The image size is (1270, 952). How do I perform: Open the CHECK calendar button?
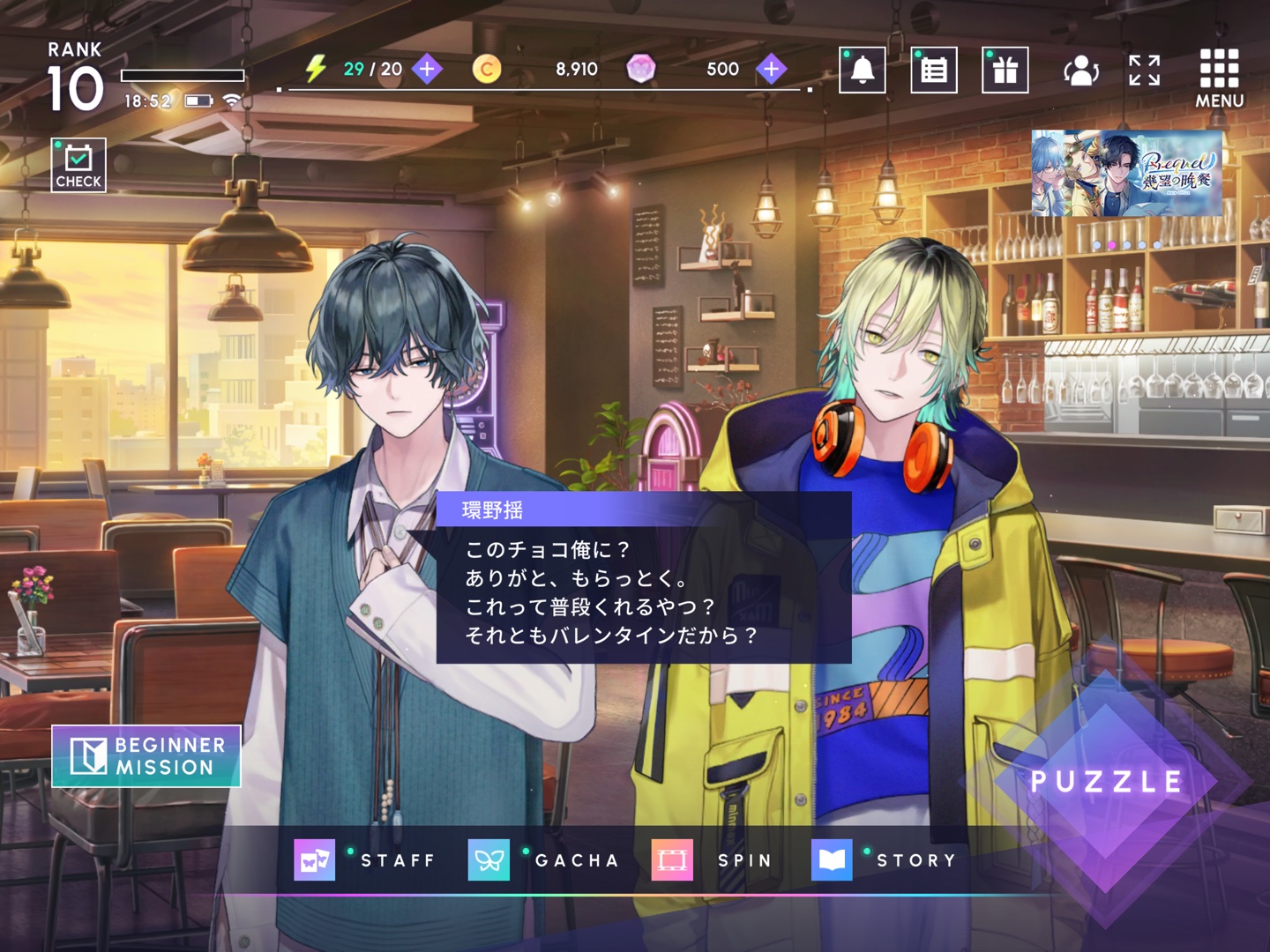78,165
